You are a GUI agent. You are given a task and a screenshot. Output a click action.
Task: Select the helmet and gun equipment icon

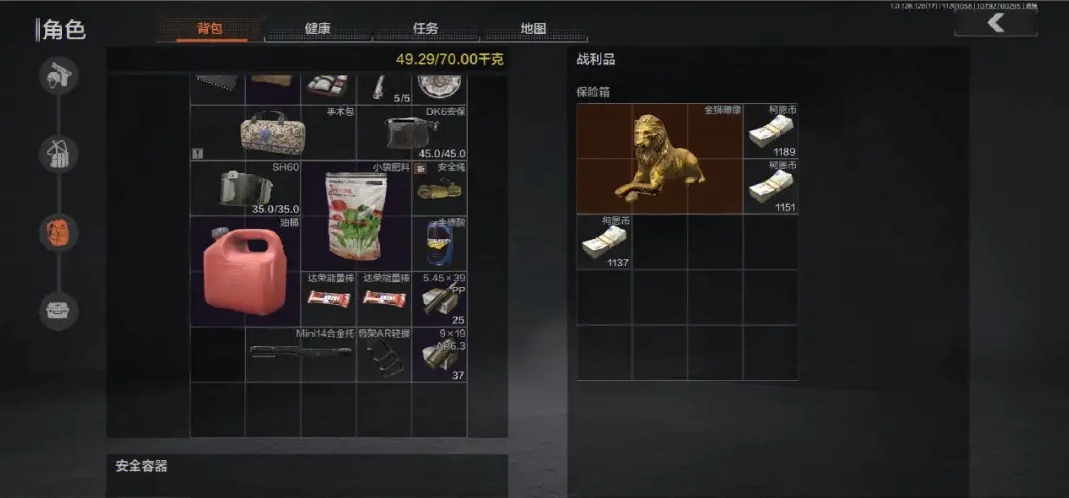coord(59,76)
